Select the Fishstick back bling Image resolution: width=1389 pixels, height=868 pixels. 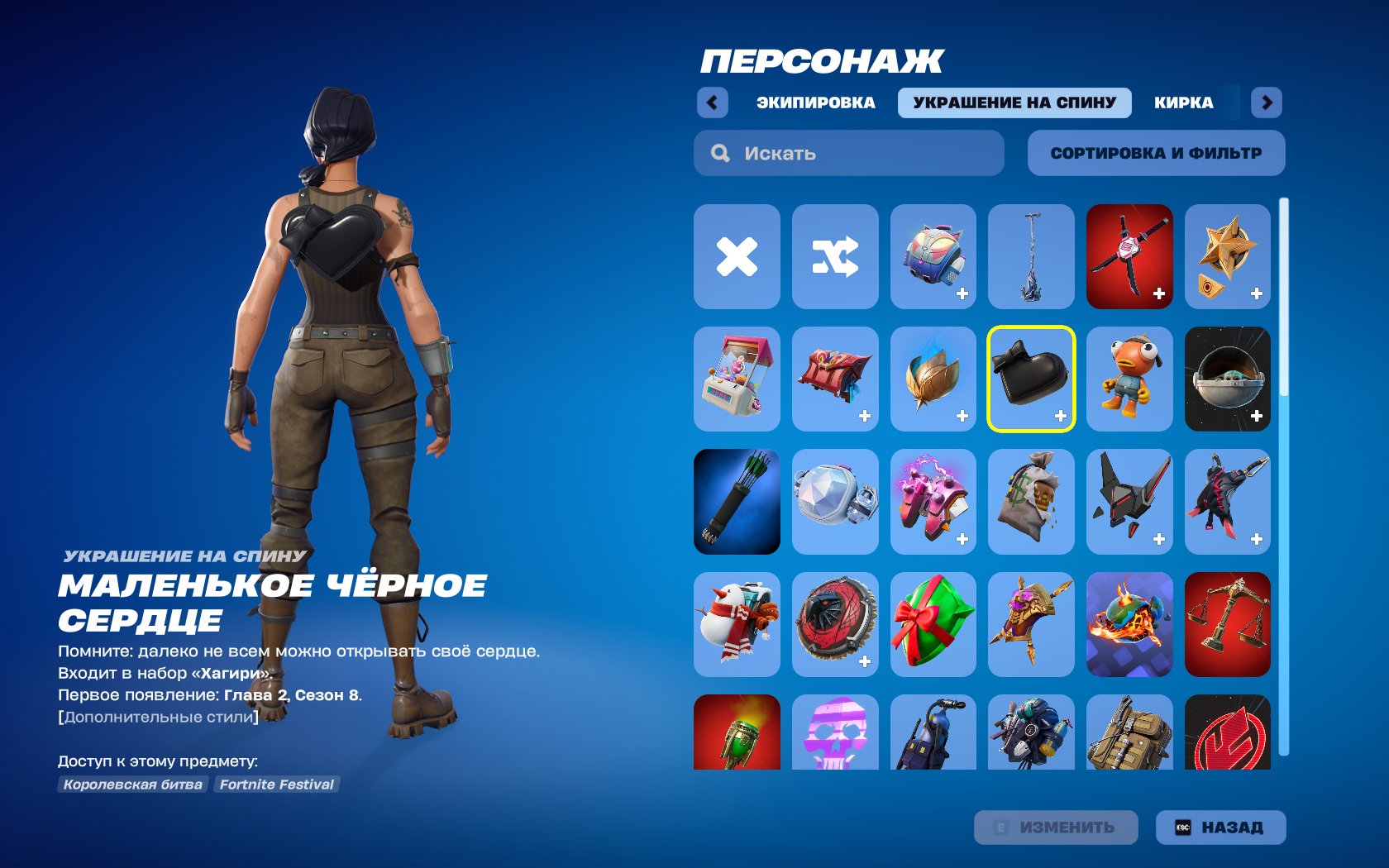tap(1129, 379)
